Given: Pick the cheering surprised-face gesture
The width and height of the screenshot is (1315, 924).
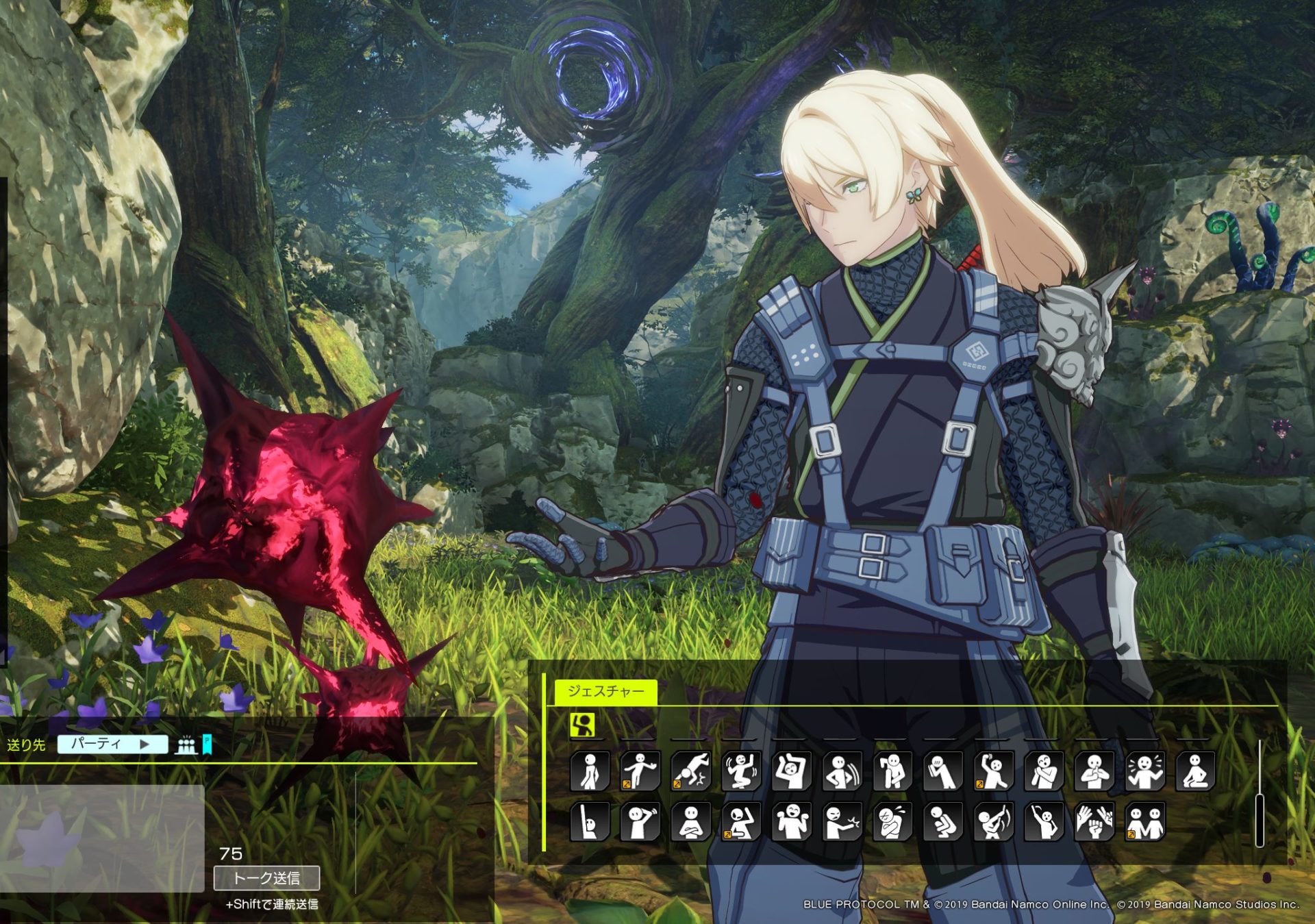Looking at the screenshot, I should [1144, 771].
